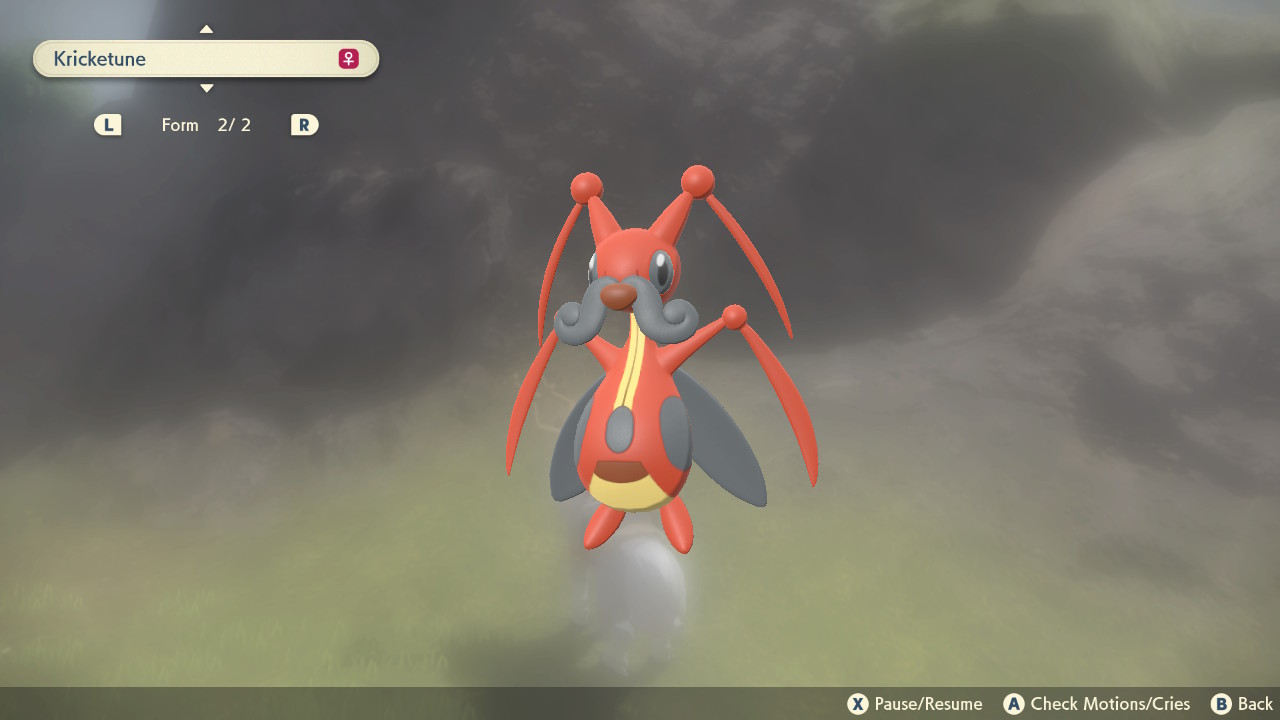Click the Check Motions/Cries label text
The height and width of the screenshot is (720, 1280).
tap(1110, 704)
